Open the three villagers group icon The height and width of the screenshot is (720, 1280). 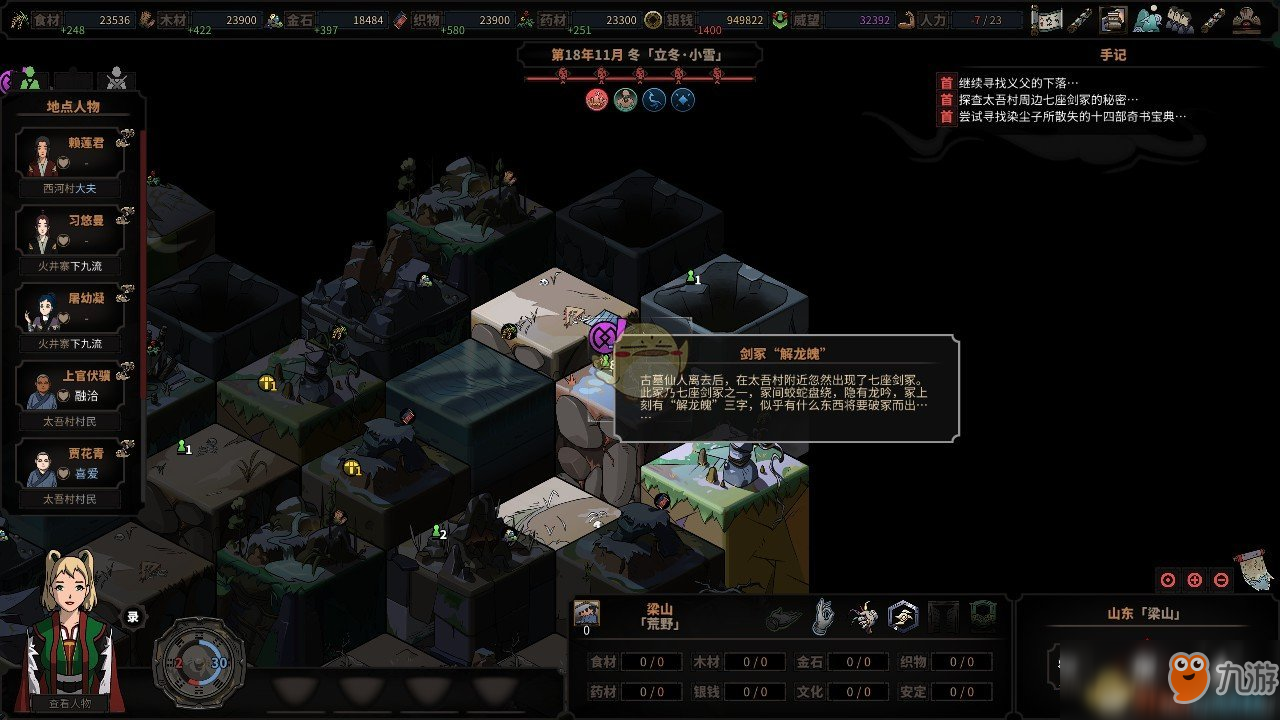click(1179, 19)
